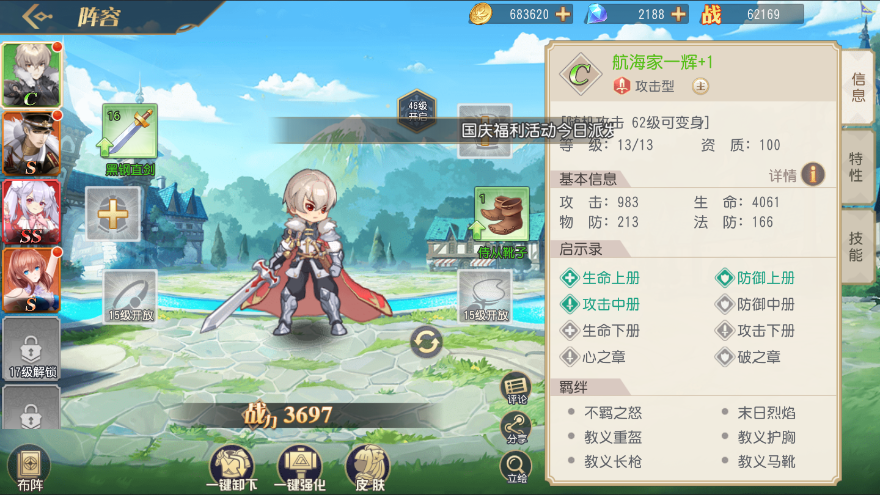This screenshot has width=880, height=495.
Task: Click the empty plus equipment slot
Action: click(x=112, y=213)
